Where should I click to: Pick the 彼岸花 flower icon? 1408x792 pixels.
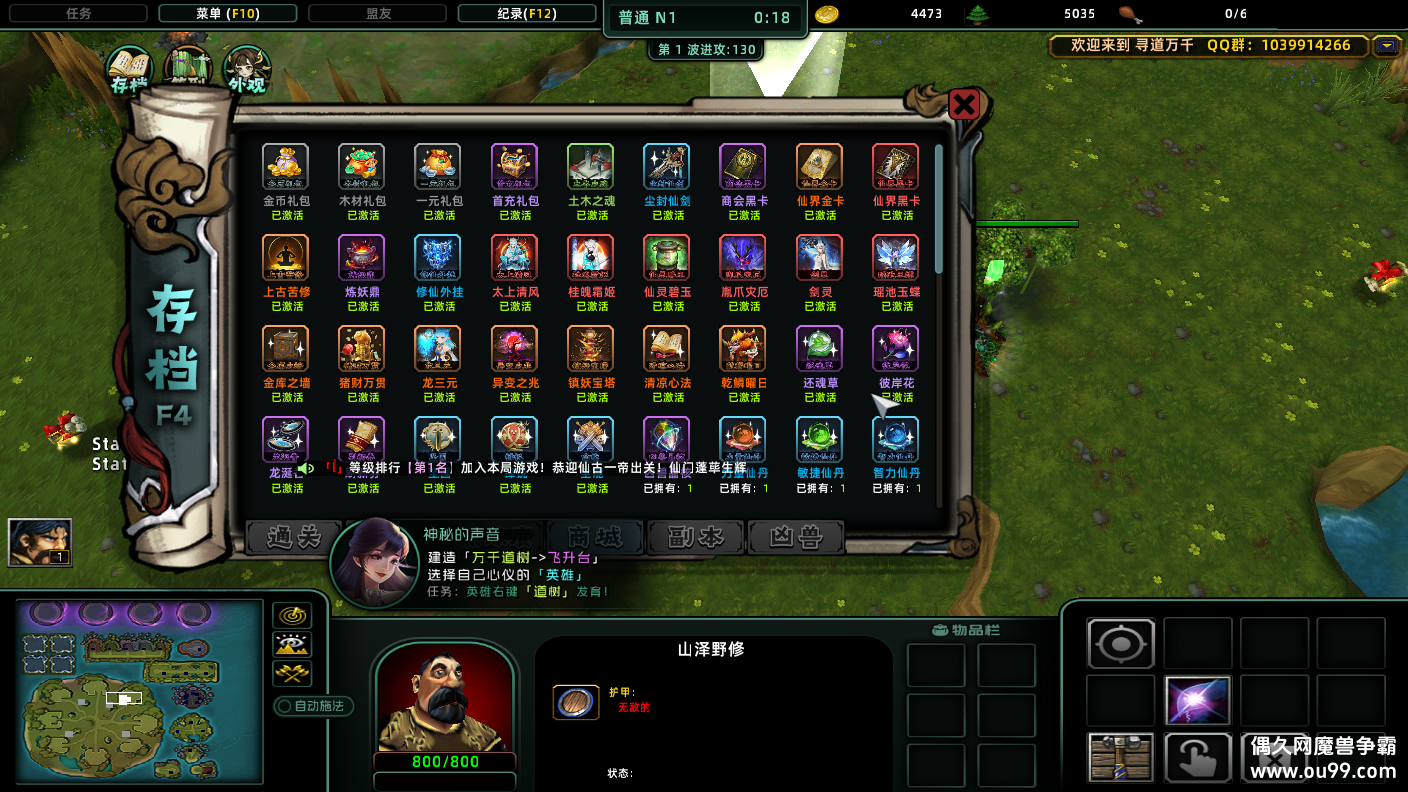[895, 348]
